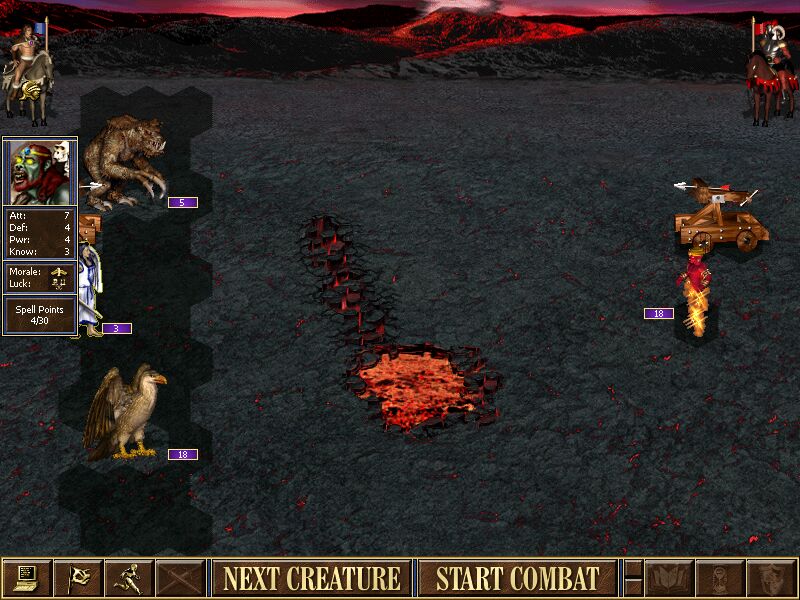800x600 pixels.
Task: Open the hero portrait in the stats panel
Action: (x=40, y=171)
